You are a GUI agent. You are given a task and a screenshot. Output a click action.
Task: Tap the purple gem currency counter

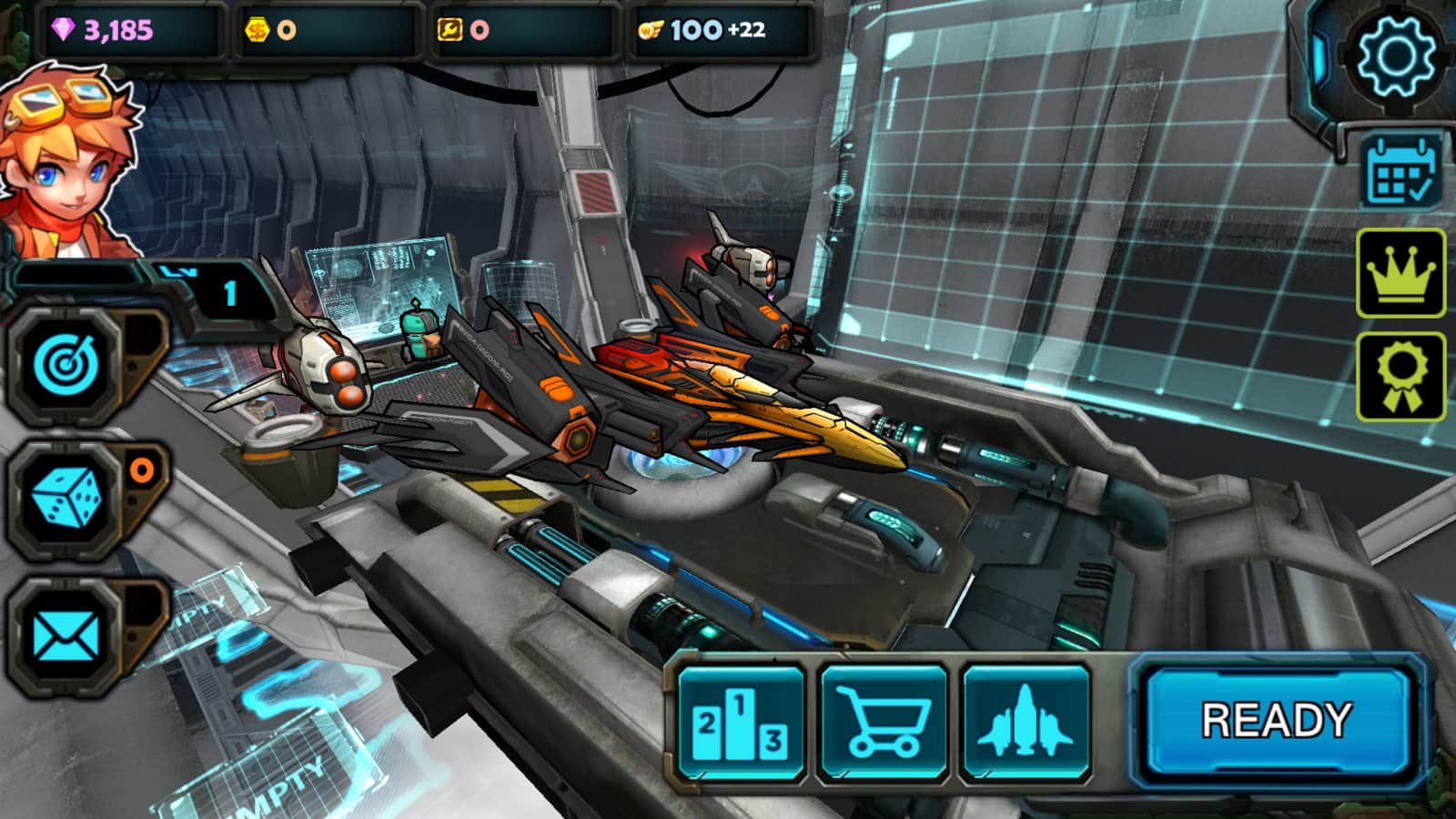pos(118,30)
